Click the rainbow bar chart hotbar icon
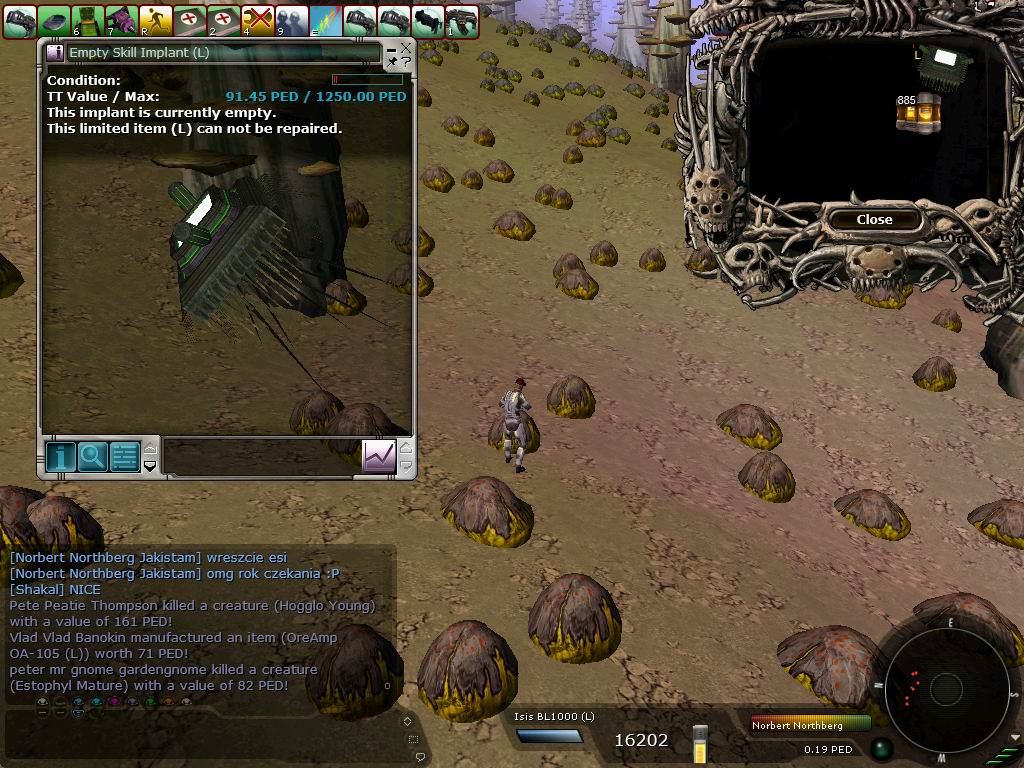The width and height of the screenshot is (1024, 768). point(326,20)
